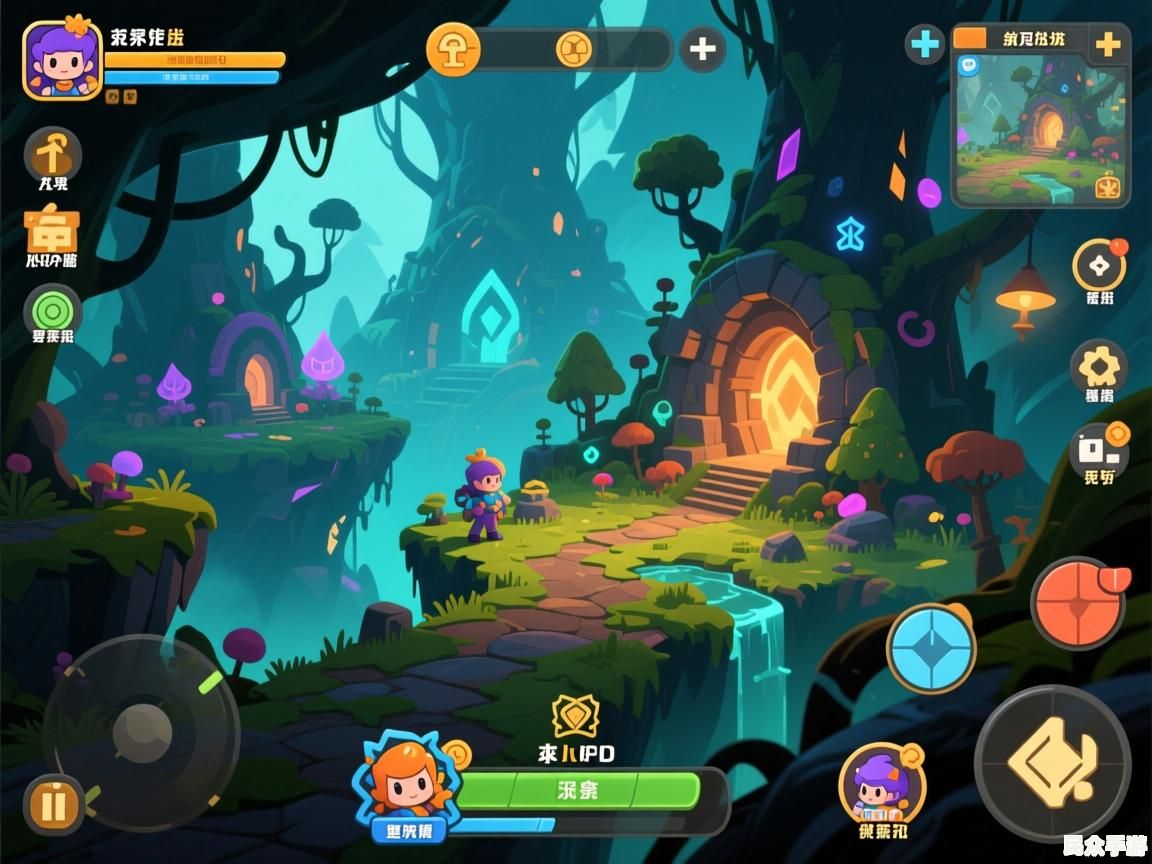Tap the orange mushroom currency icon
1152x864 pixels.
point(453,48)
